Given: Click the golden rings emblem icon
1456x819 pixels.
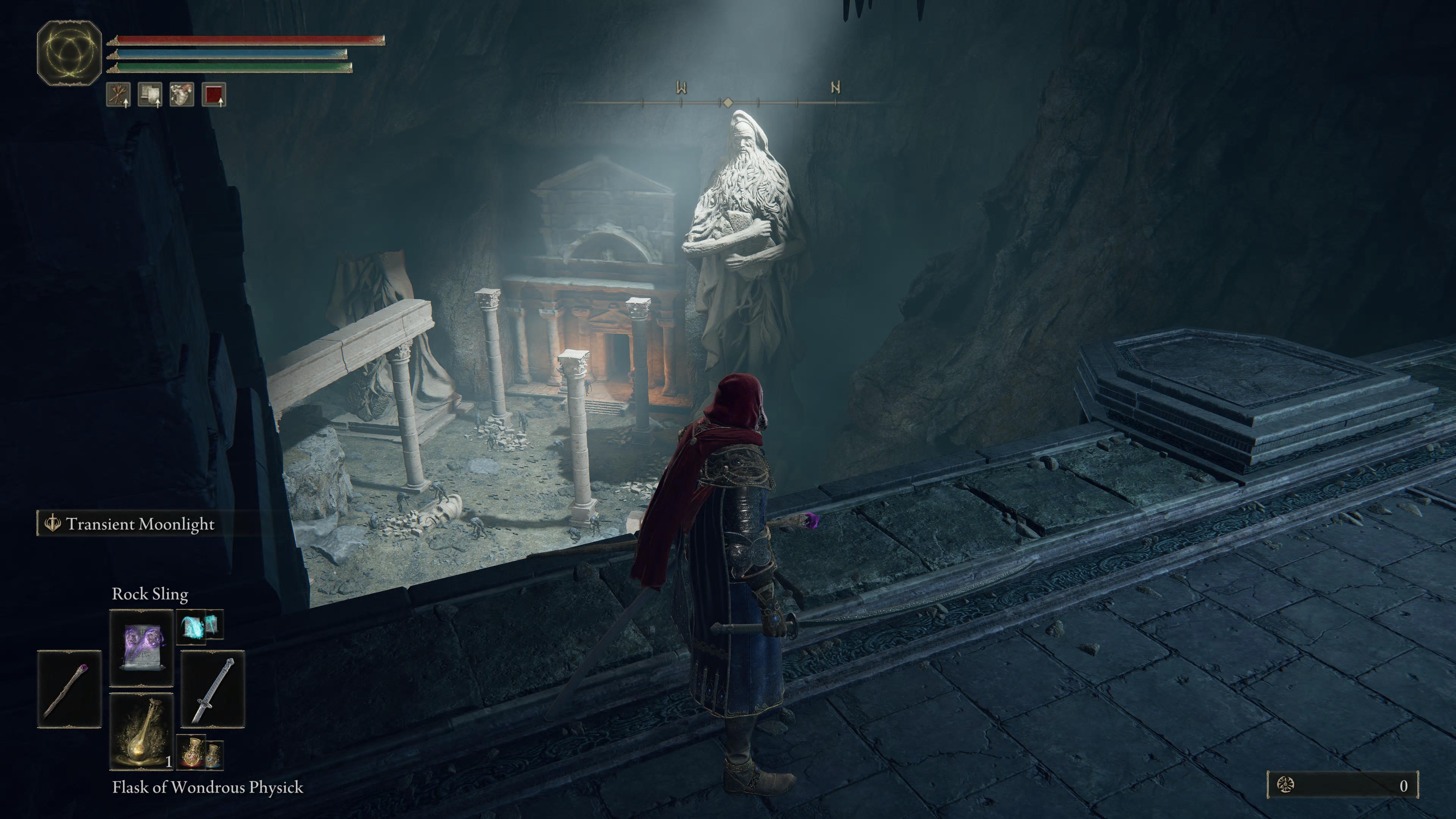Looking at the screenshot, I should click(69, 53).
